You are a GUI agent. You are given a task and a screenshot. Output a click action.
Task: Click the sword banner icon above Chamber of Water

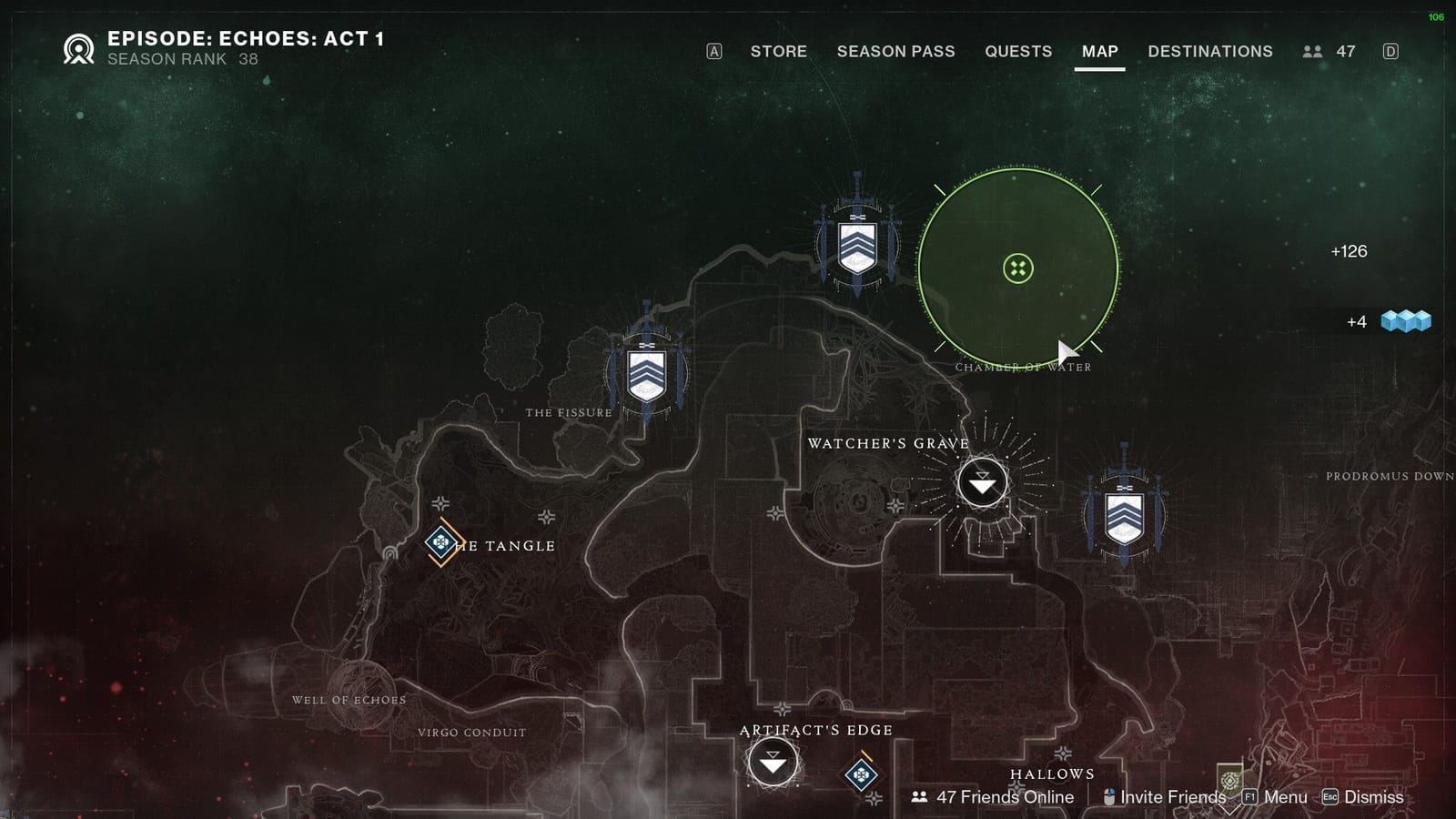(x=854, y=244)
